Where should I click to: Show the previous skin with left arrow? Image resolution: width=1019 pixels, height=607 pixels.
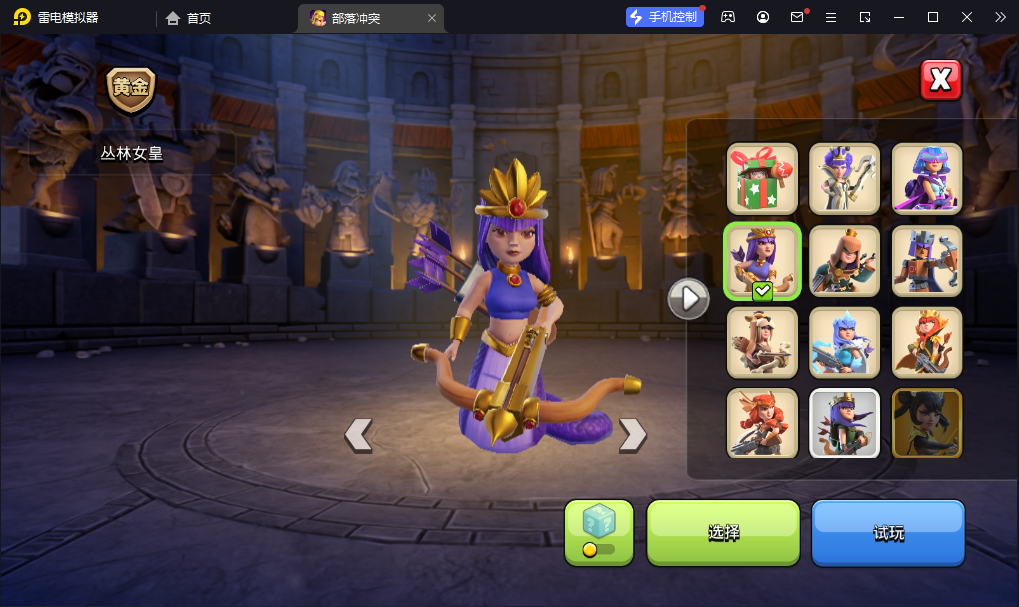[358, 434]
